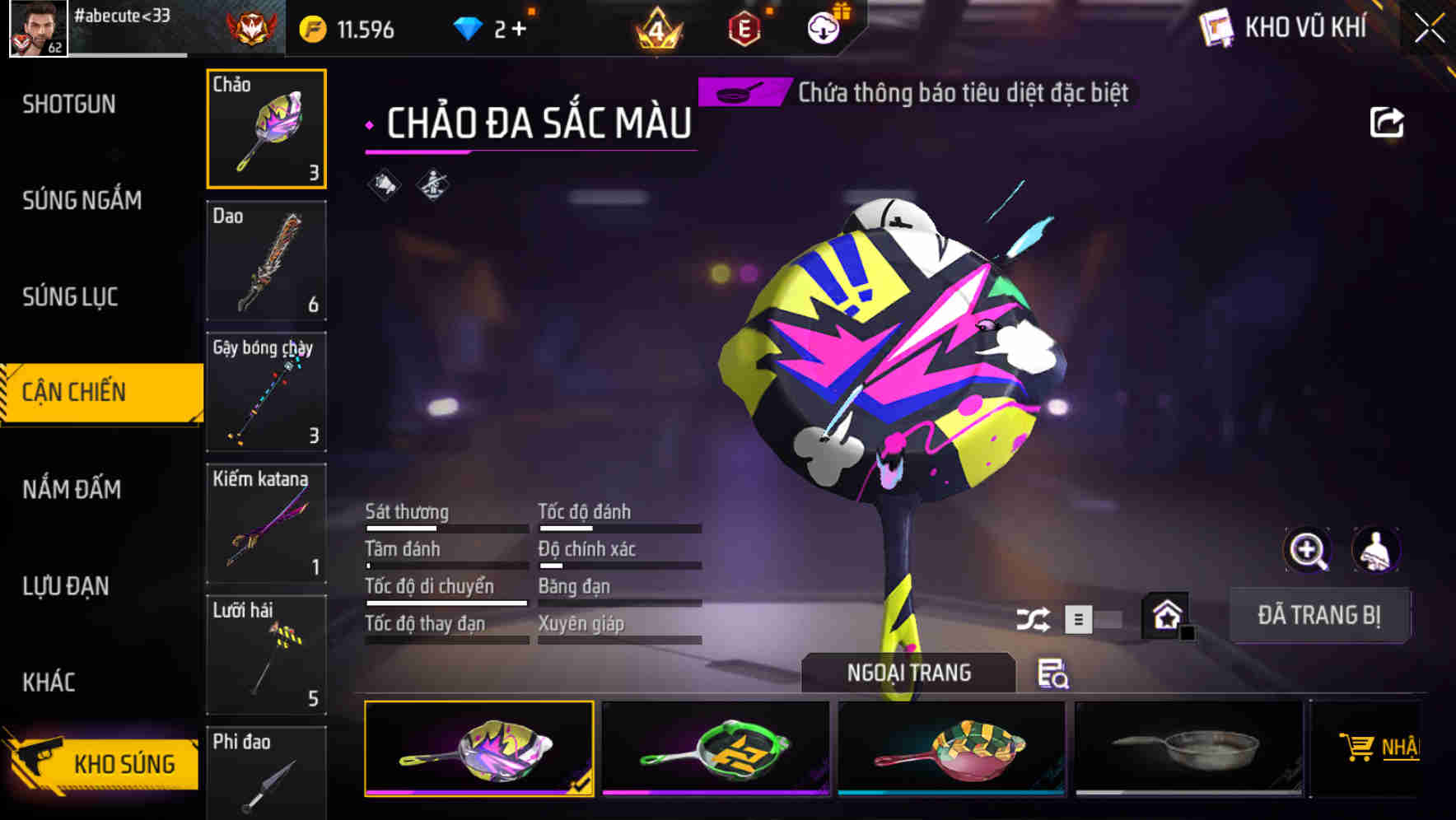Select the CẬN CHIẾN category

point(72,392)
